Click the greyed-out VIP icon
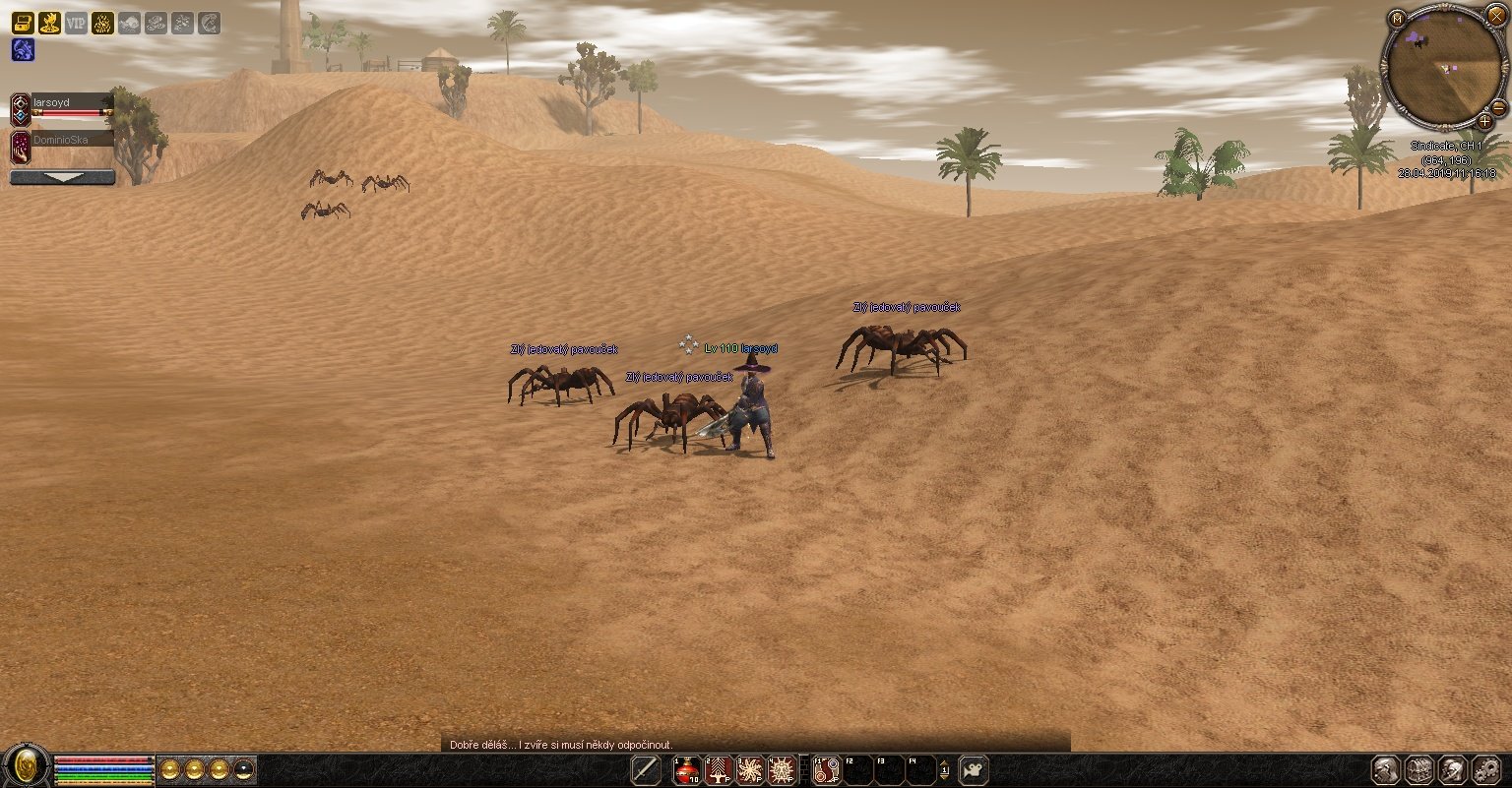This screenshot has height=788, width=1512. coord(76,23)
